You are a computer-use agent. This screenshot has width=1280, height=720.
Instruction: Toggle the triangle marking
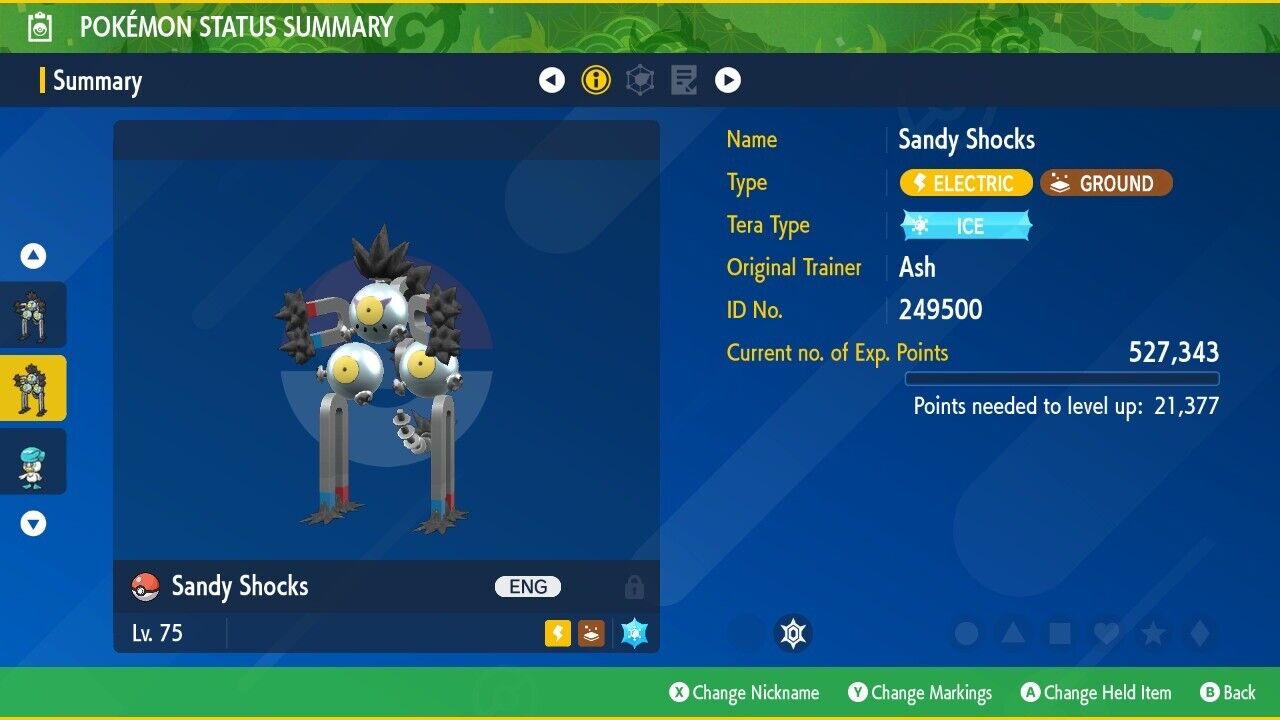(x=1013, y=633)
